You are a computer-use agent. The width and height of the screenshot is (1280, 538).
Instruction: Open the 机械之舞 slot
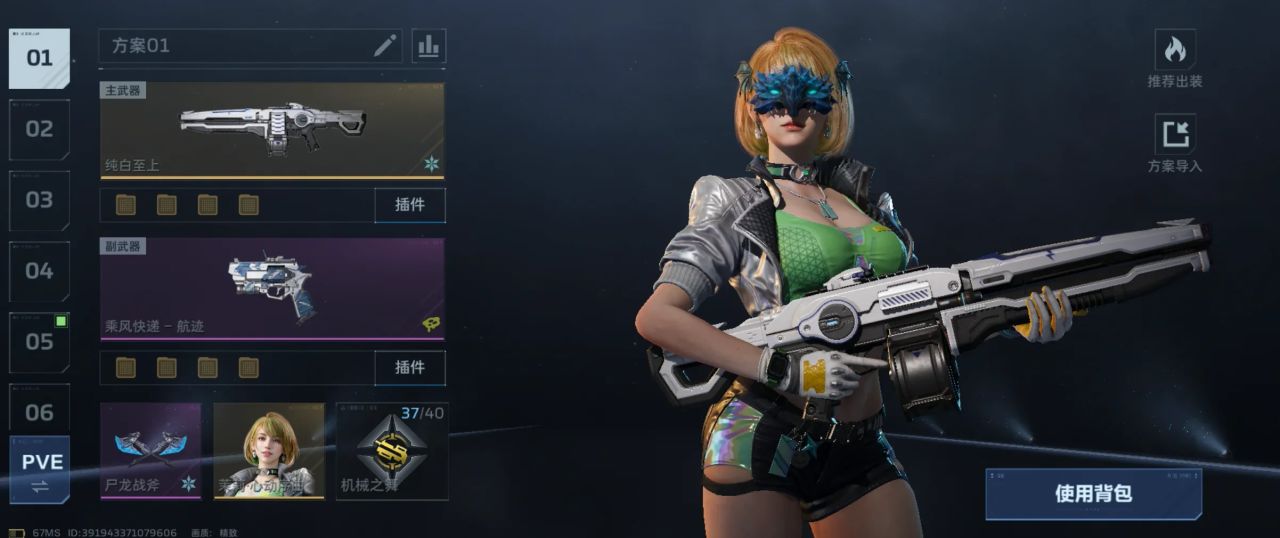pyautogui.click(x=392, y=451)
